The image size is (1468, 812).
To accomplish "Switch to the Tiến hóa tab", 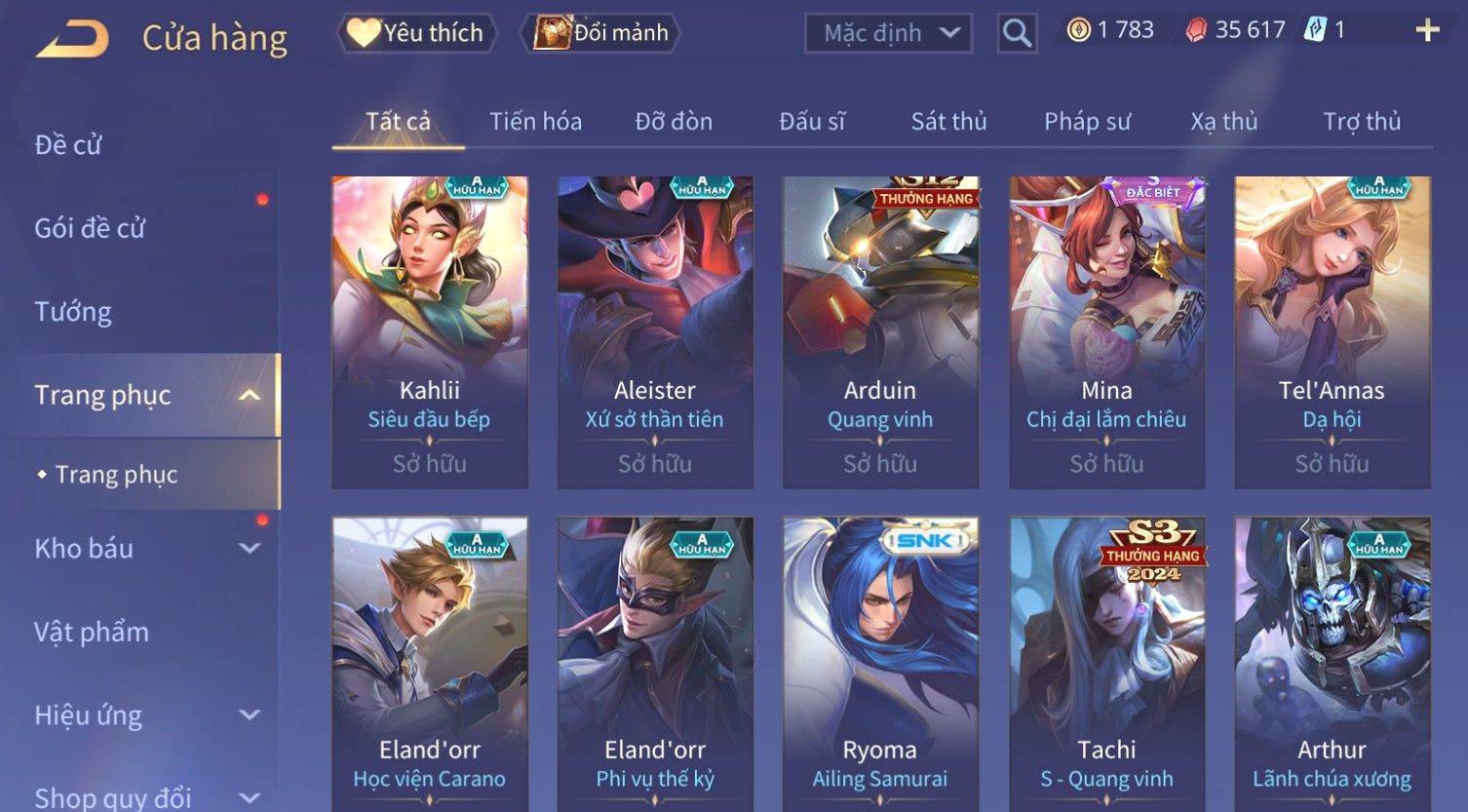I will (535, 122).
